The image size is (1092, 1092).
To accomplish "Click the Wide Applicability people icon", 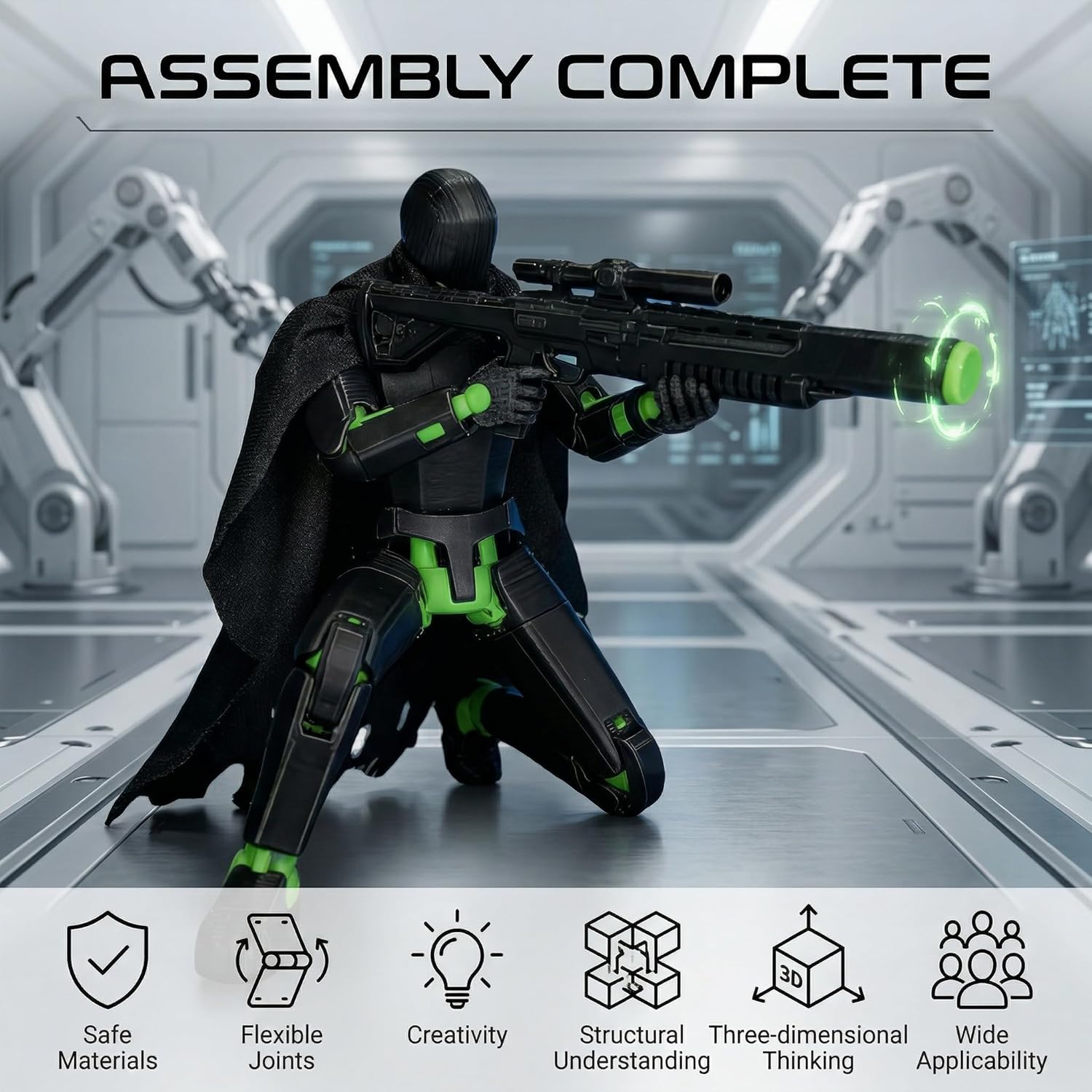I will [981, 960].
